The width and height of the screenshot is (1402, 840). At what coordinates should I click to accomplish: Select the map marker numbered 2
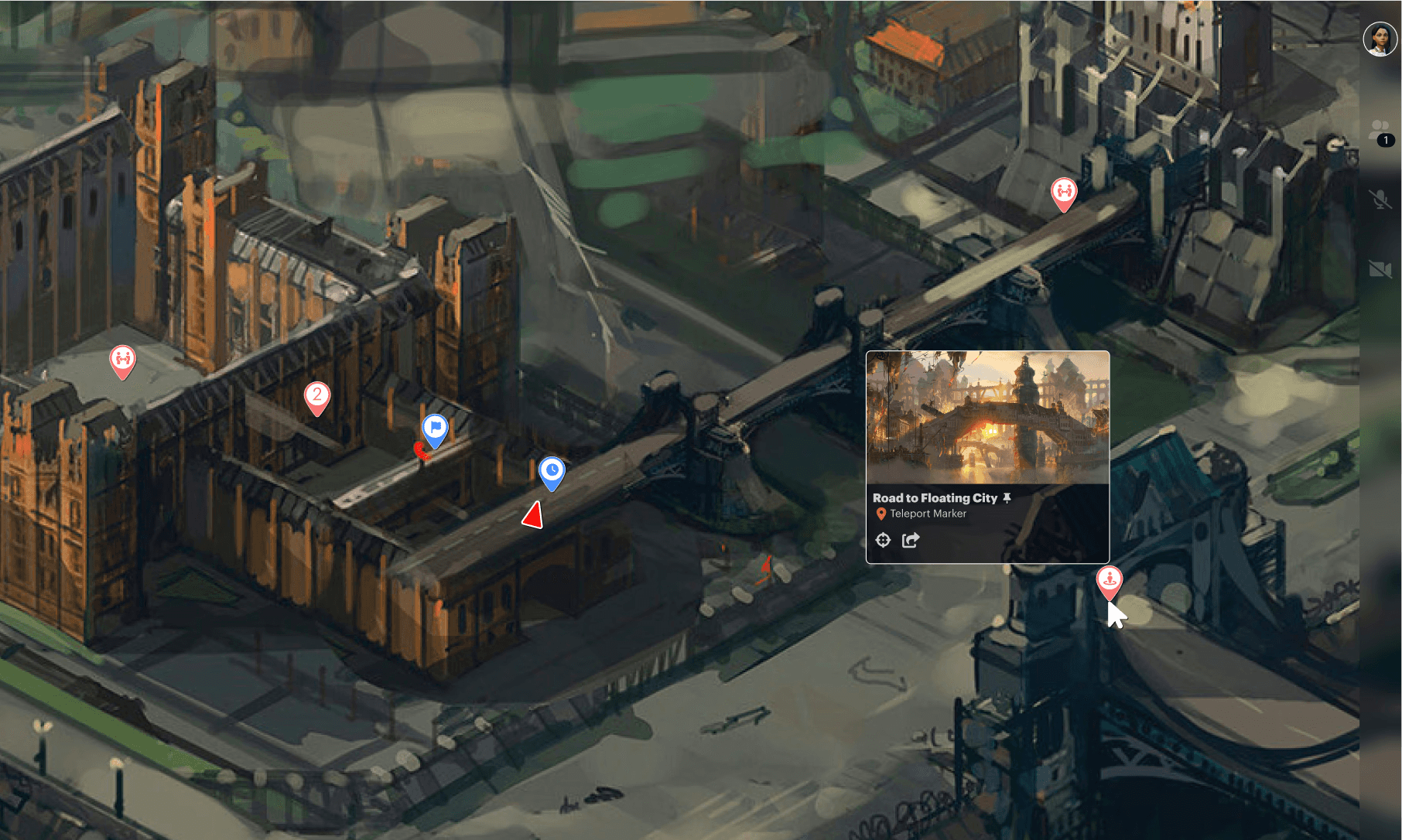[x=316, y=396]
